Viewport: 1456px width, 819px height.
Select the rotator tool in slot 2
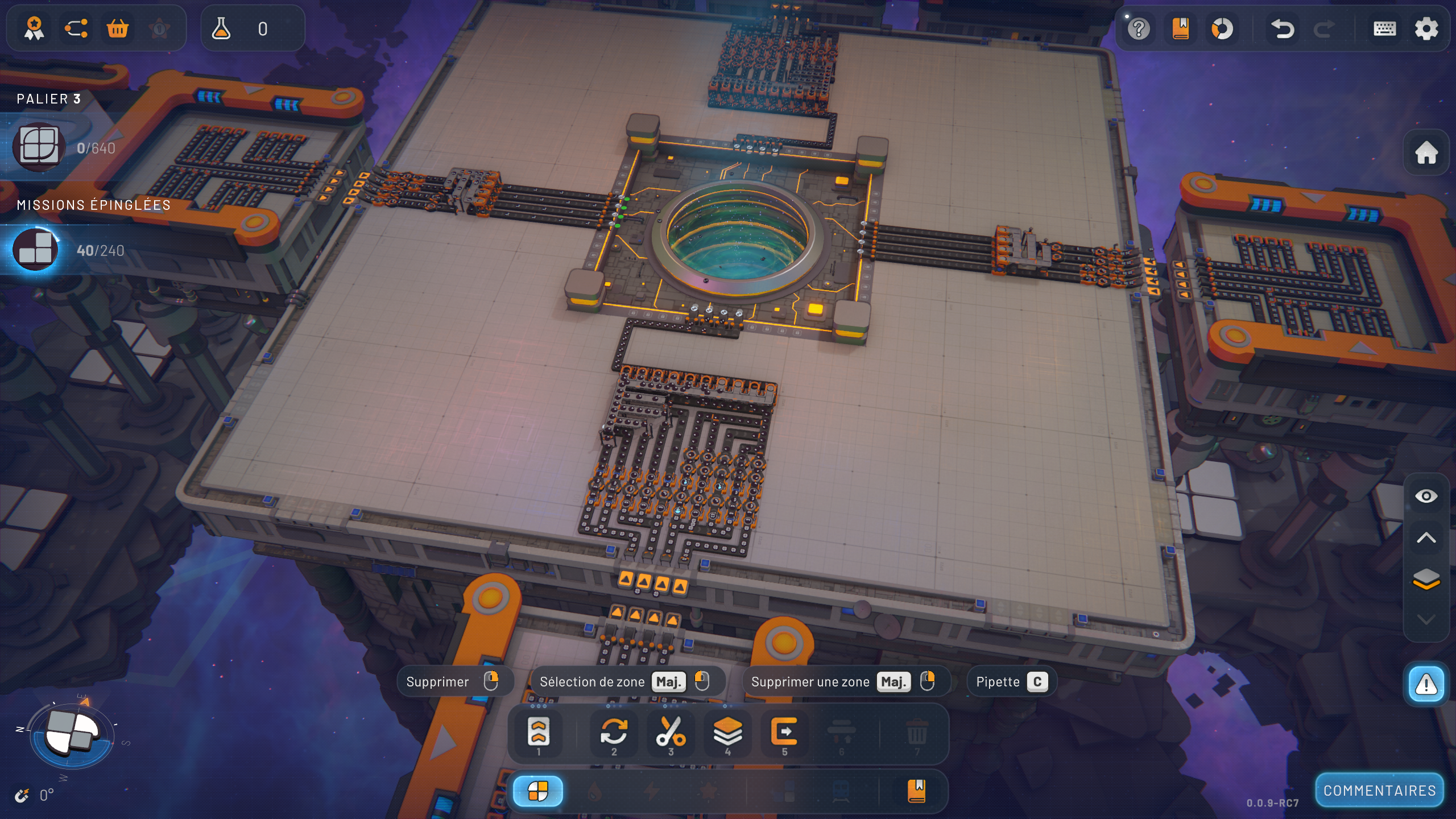click(614, 732)
